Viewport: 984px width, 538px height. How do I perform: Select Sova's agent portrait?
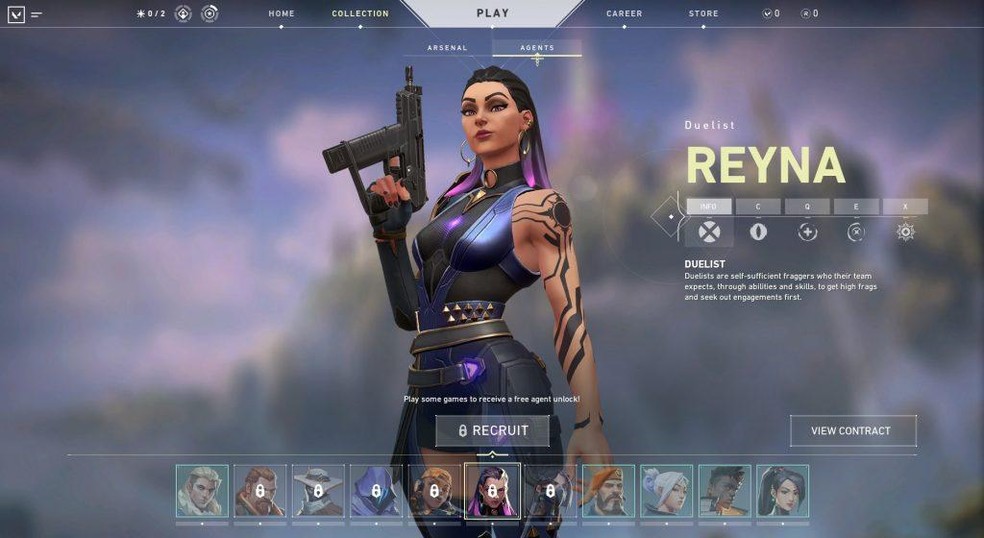[x=202, y=491]
